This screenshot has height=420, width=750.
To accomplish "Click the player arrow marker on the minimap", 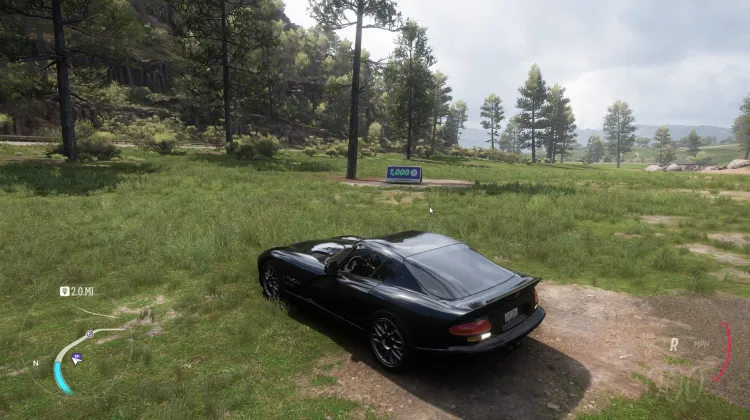I will point(77,358).
